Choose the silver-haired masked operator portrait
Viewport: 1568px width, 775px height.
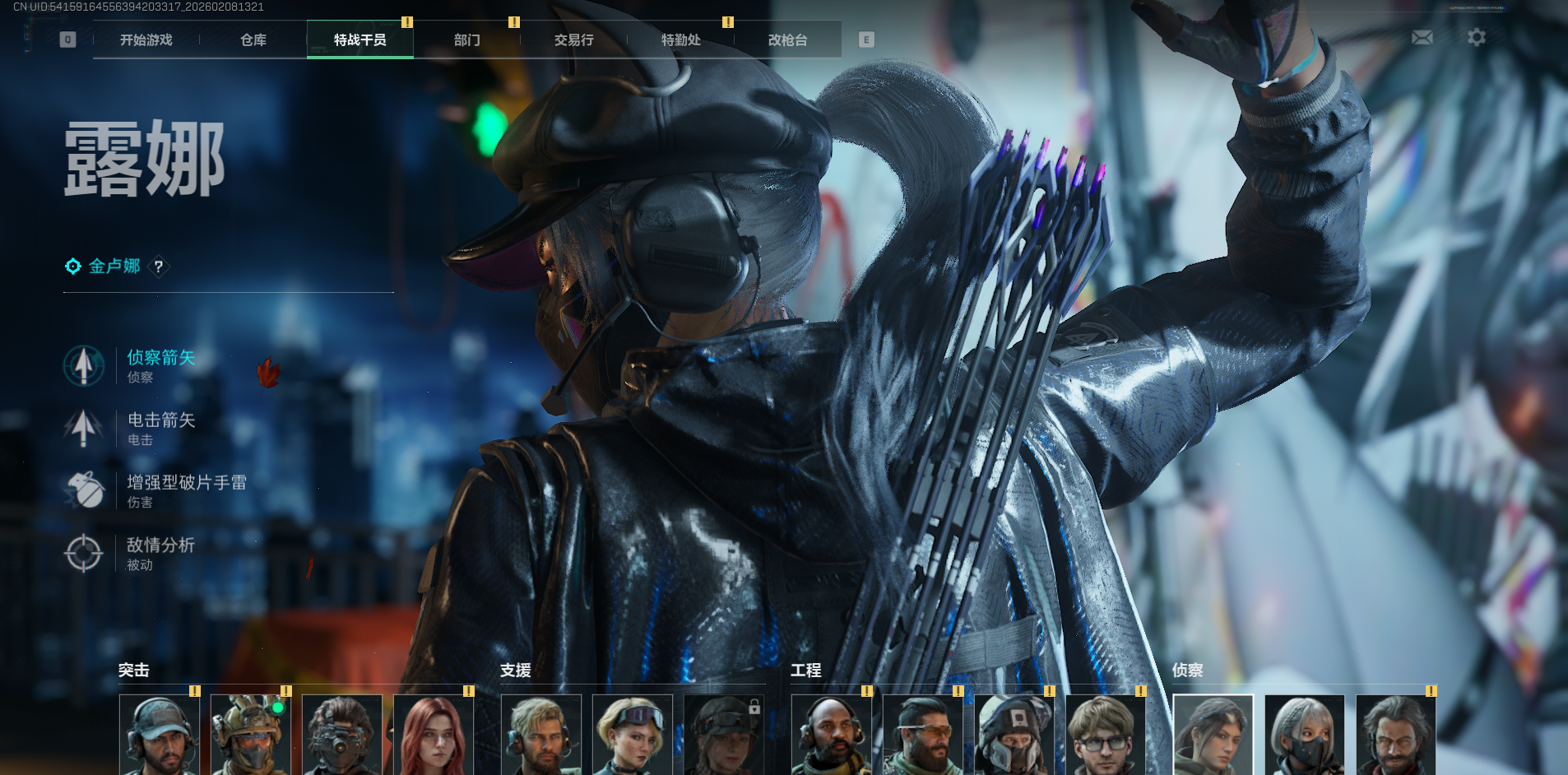[x=1304, y=735]
